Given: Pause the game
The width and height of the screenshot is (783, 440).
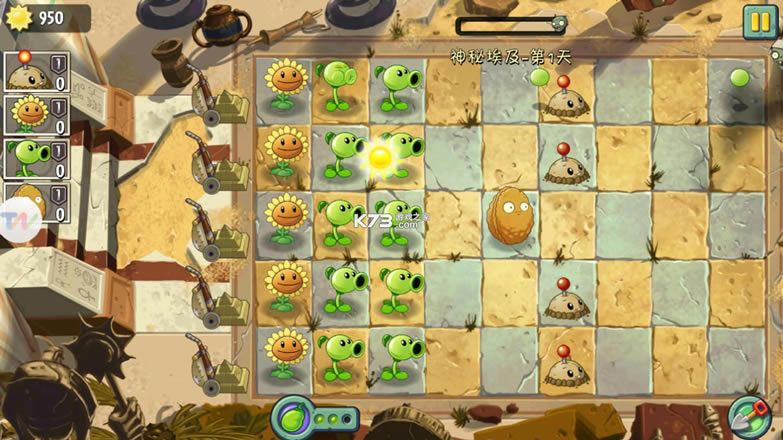Looking at the screenshot, I should click(x=760, y=22).
